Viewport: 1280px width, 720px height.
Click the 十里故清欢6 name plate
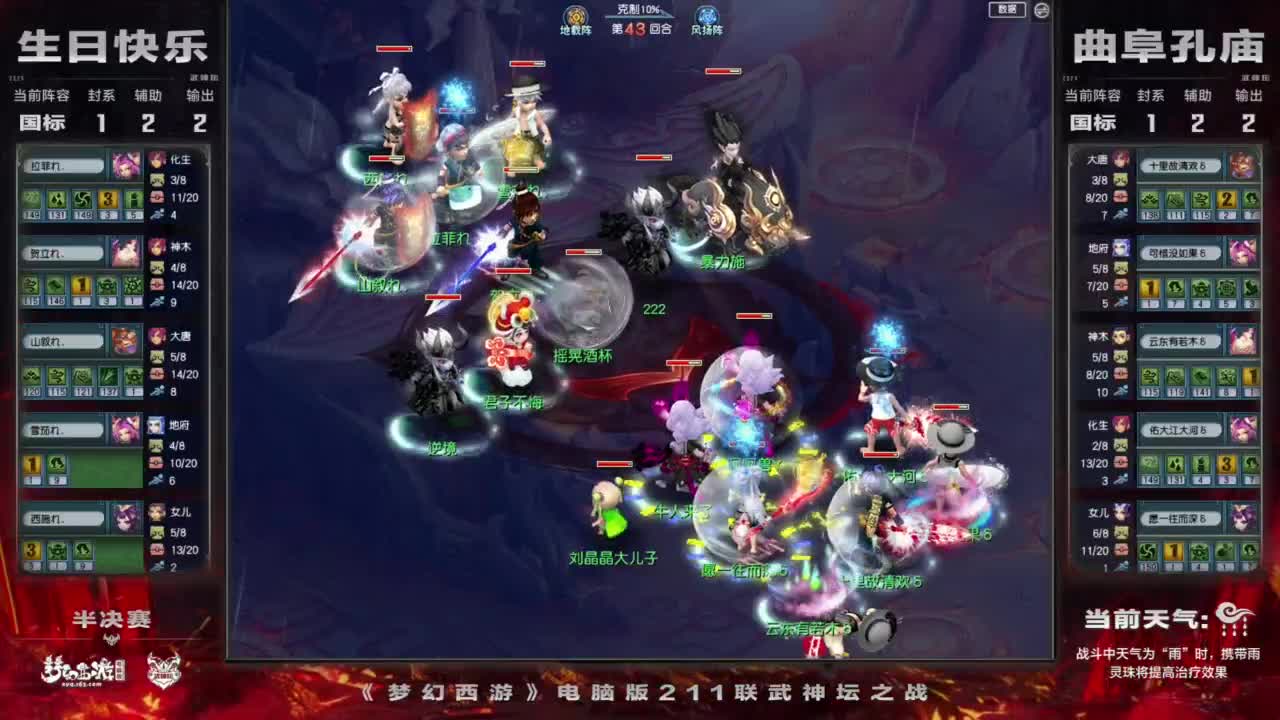[1180, 165]
